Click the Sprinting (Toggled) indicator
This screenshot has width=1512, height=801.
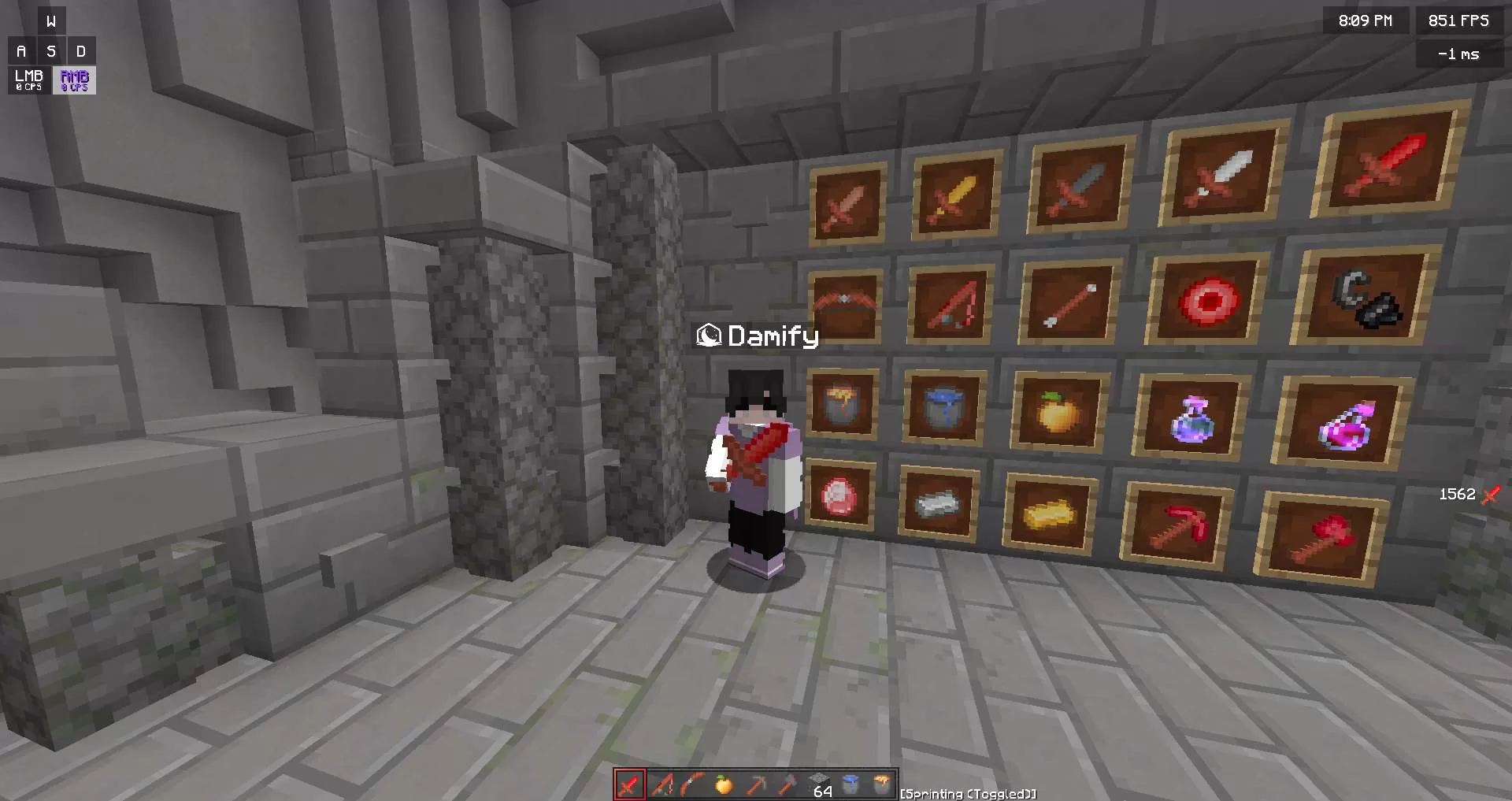pyautogui.click(x=967, y=794)
